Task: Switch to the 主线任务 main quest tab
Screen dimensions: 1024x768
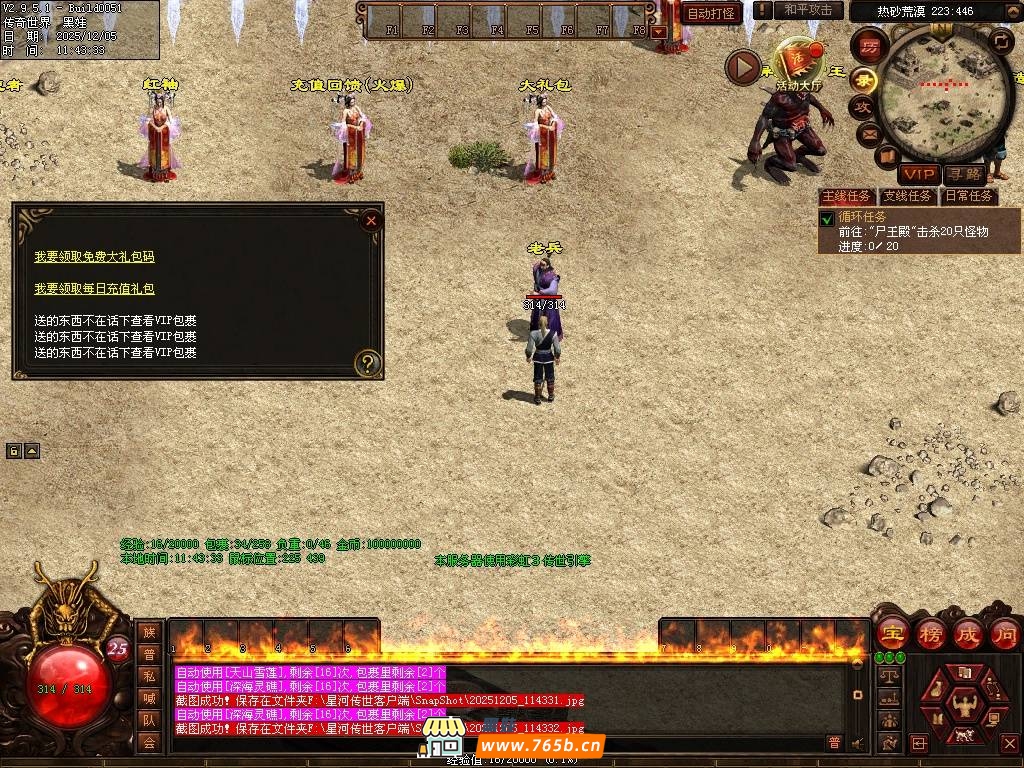Action: (846, 196)
